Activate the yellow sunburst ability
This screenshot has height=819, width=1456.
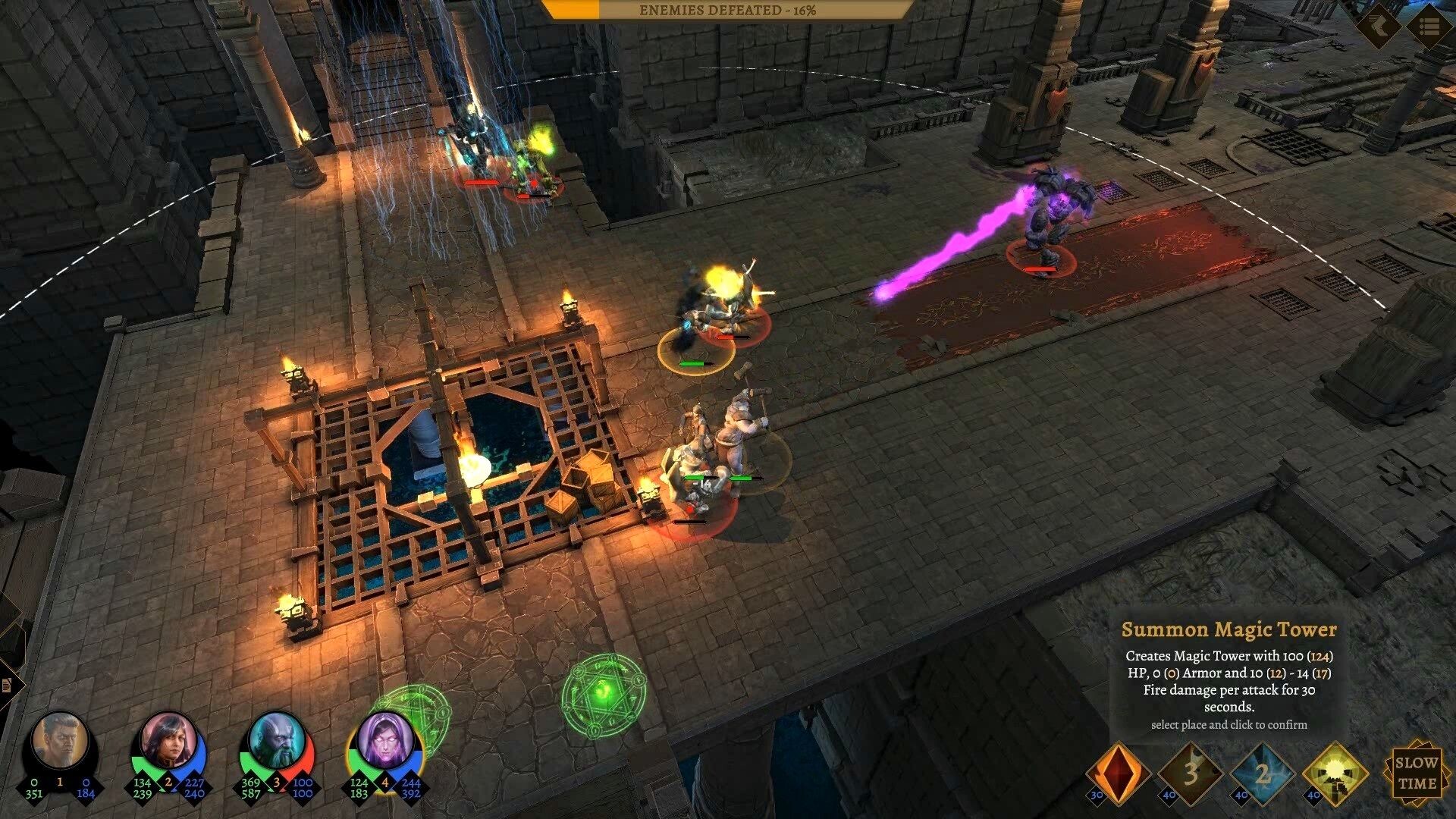point(1335,773)
